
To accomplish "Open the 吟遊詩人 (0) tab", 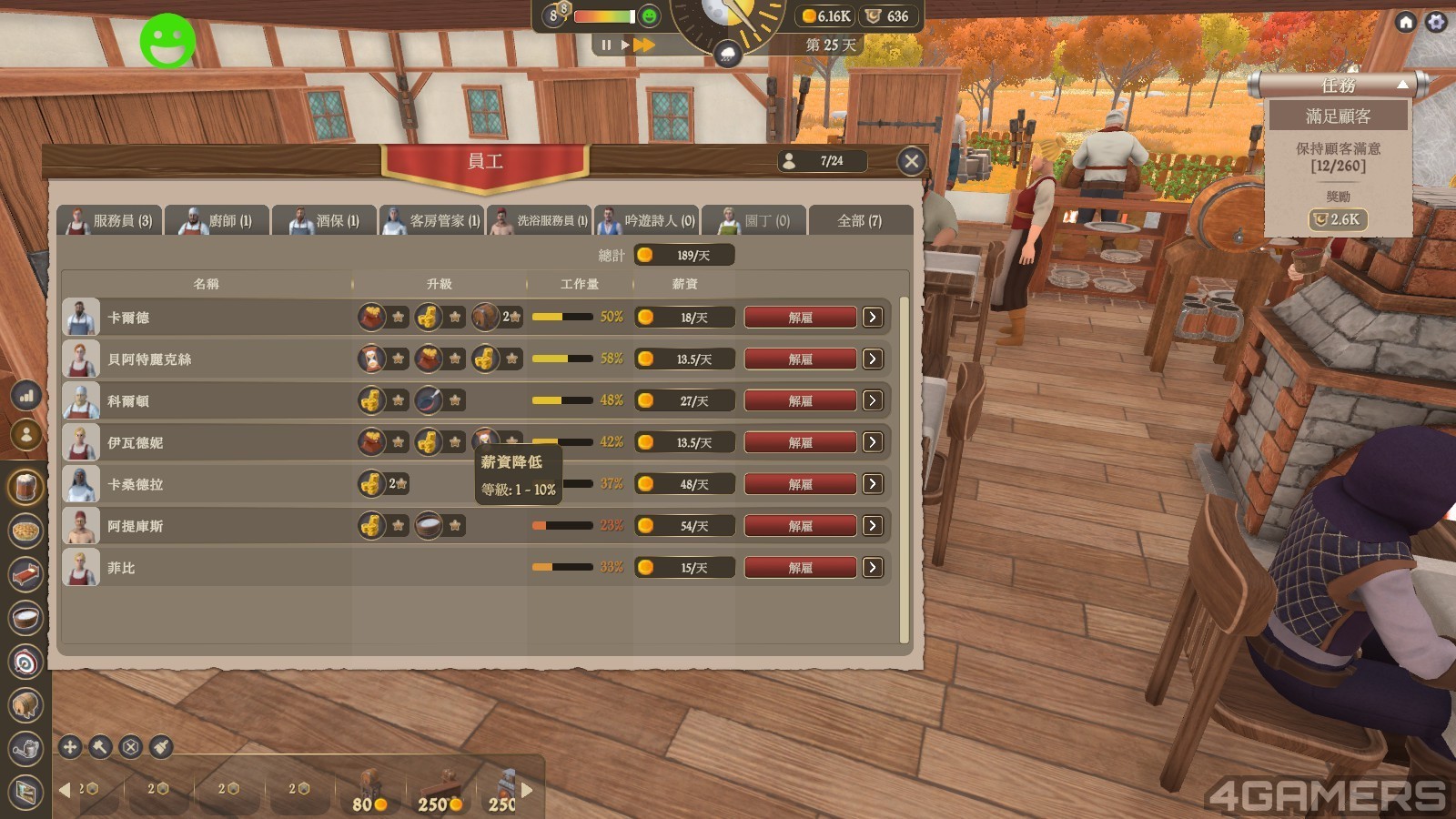I will (x=646, y=221).
